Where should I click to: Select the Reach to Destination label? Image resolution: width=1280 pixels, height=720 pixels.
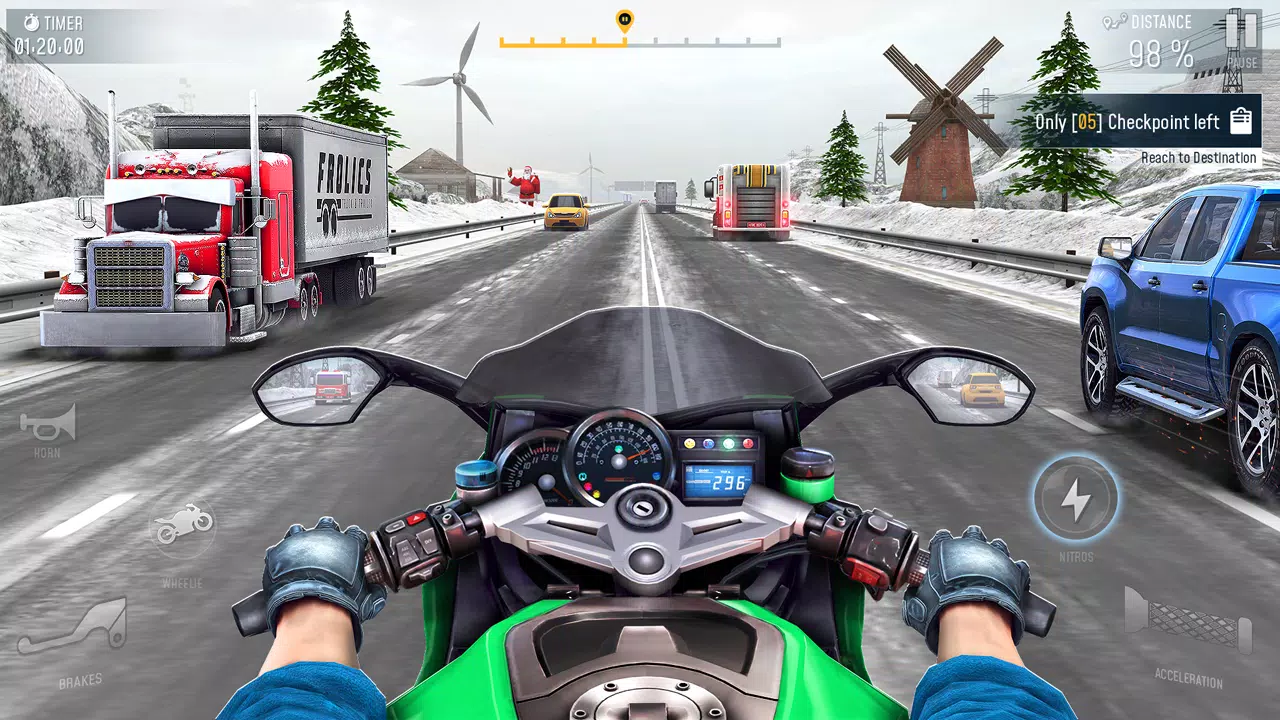point(1198,158)
